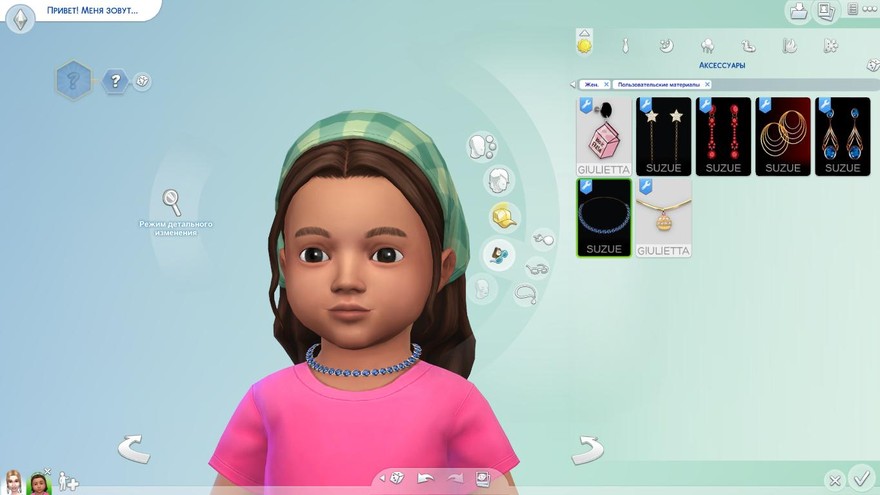Switch to the sleepwear moon outfit category
The height and width of the screenshot is (495, 880).
(x=666, y=45)
